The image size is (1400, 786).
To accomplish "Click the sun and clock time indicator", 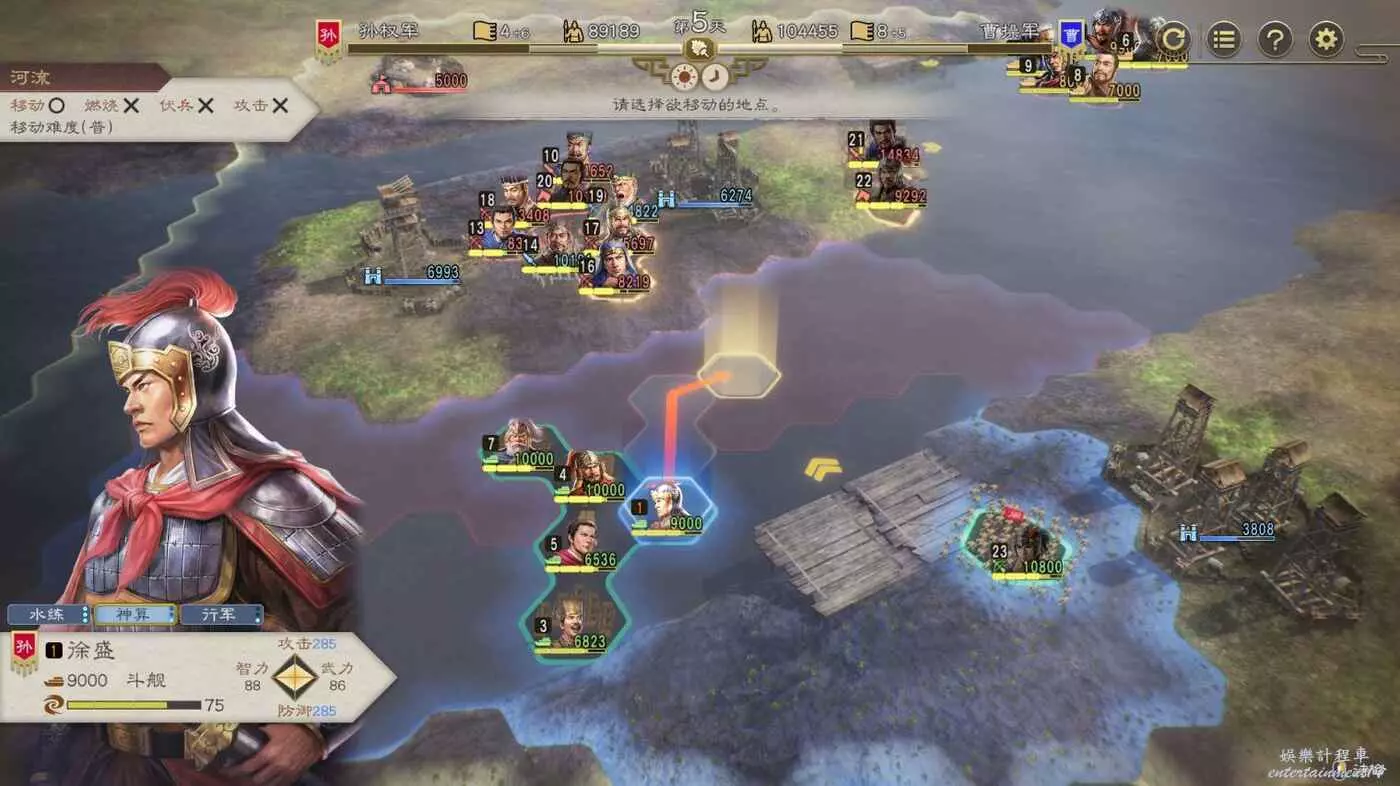I will (x=700, y=75).
